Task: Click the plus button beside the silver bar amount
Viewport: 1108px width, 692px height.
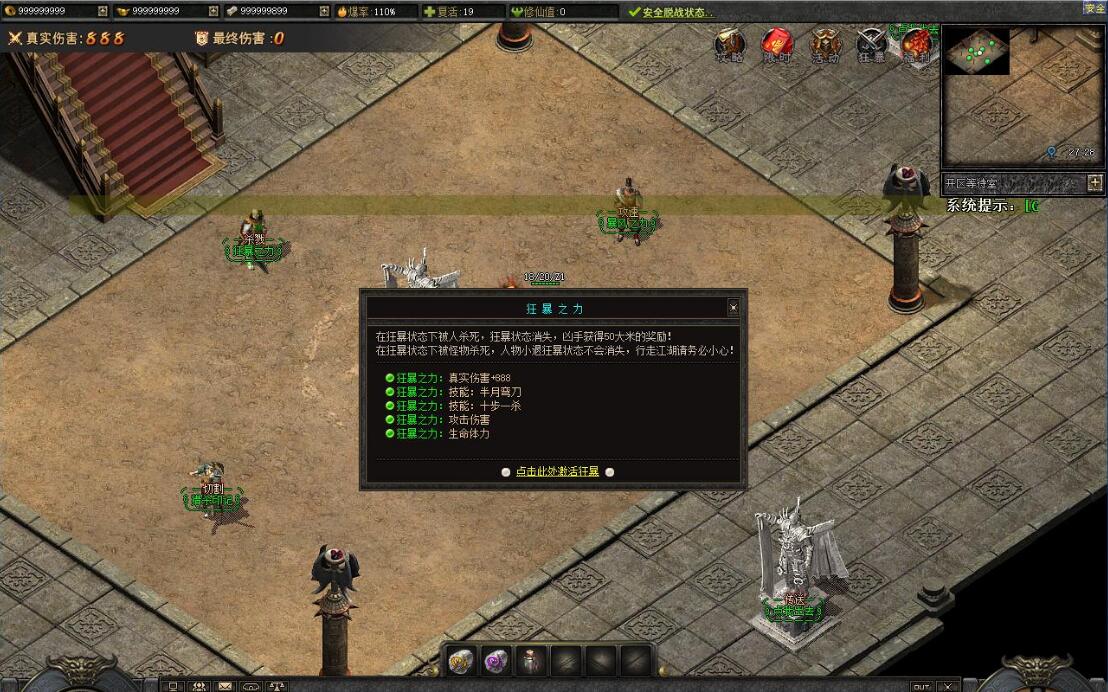Action: point(323,11)
